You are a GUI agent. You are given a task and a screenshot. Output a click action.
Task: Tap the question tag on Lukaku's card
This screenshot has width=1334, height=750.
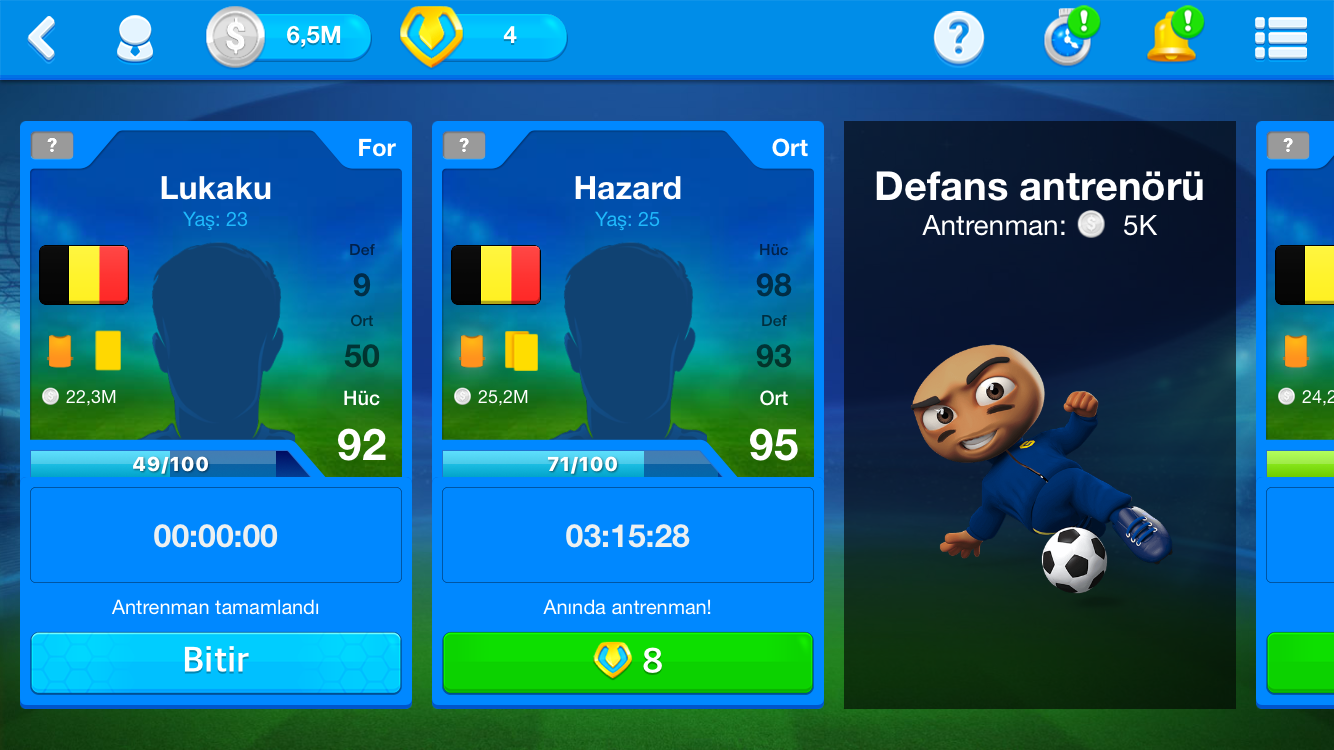point(52,146)
